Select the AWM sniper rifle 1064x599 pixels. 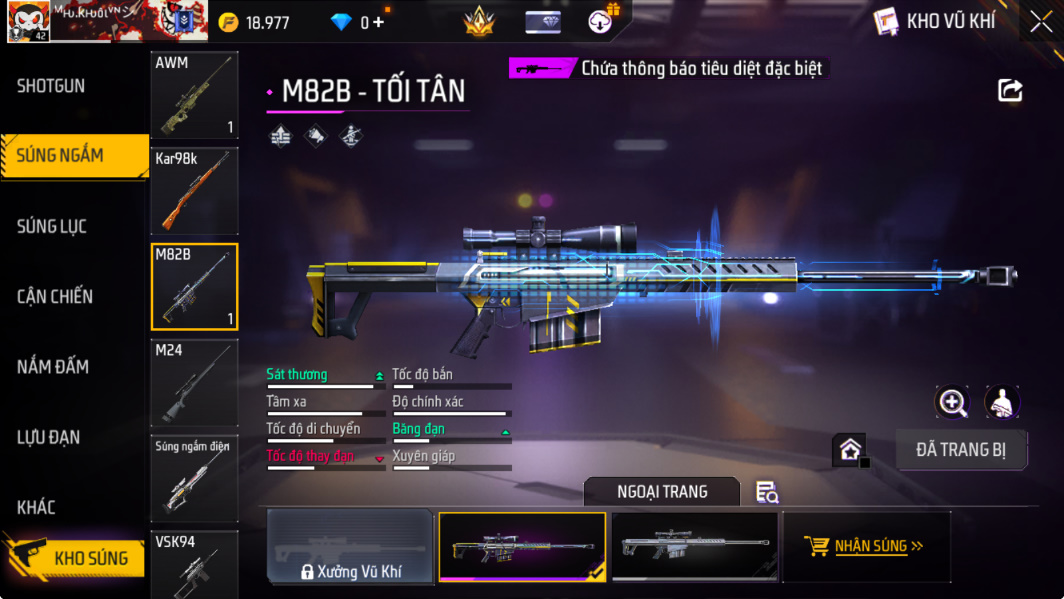tap(194, 95)
